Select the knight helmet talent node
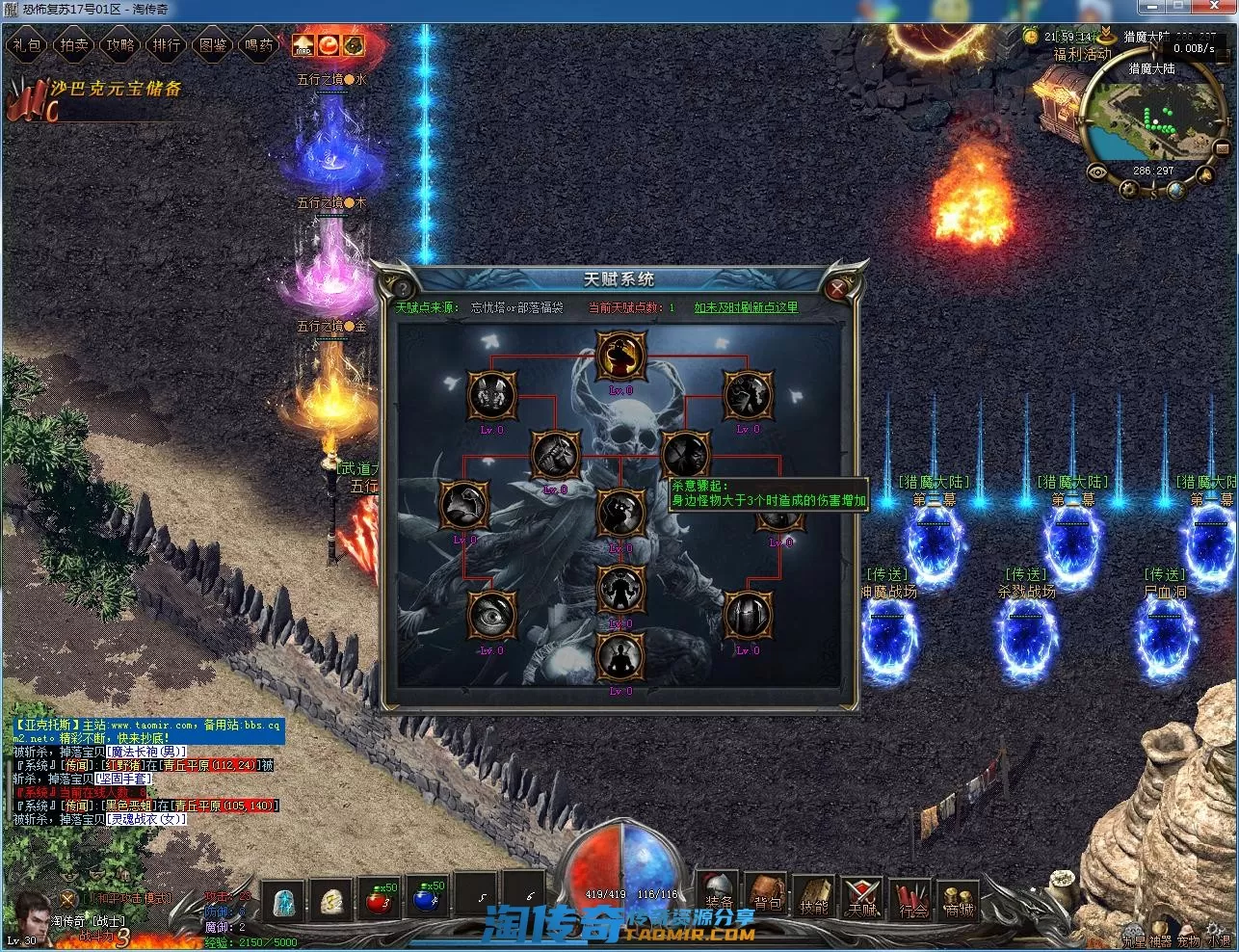1239x952 pixels. [x=748, y=615]
